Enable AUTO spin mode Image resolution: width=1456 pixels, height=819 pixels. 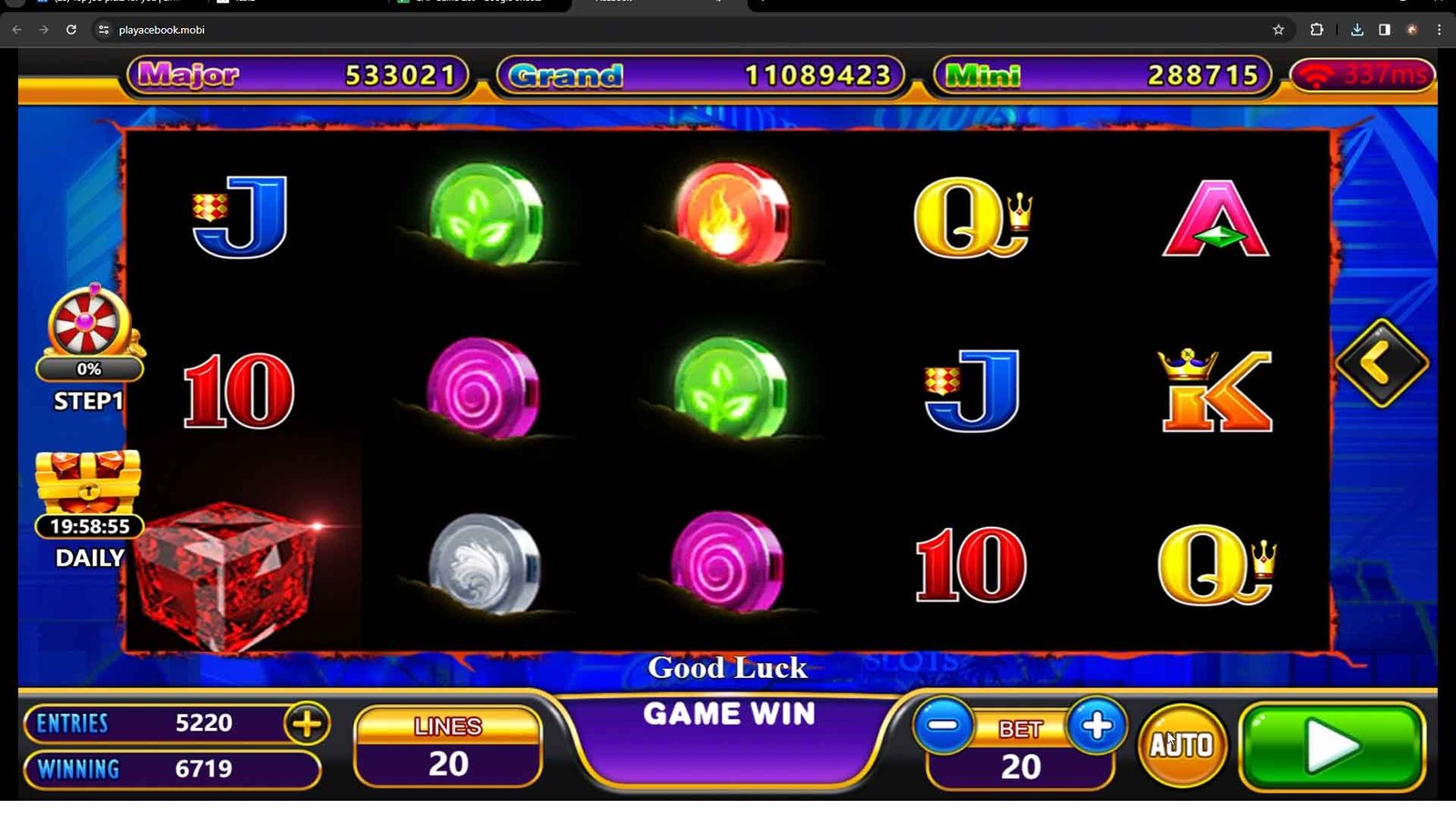coord(1182,745)
